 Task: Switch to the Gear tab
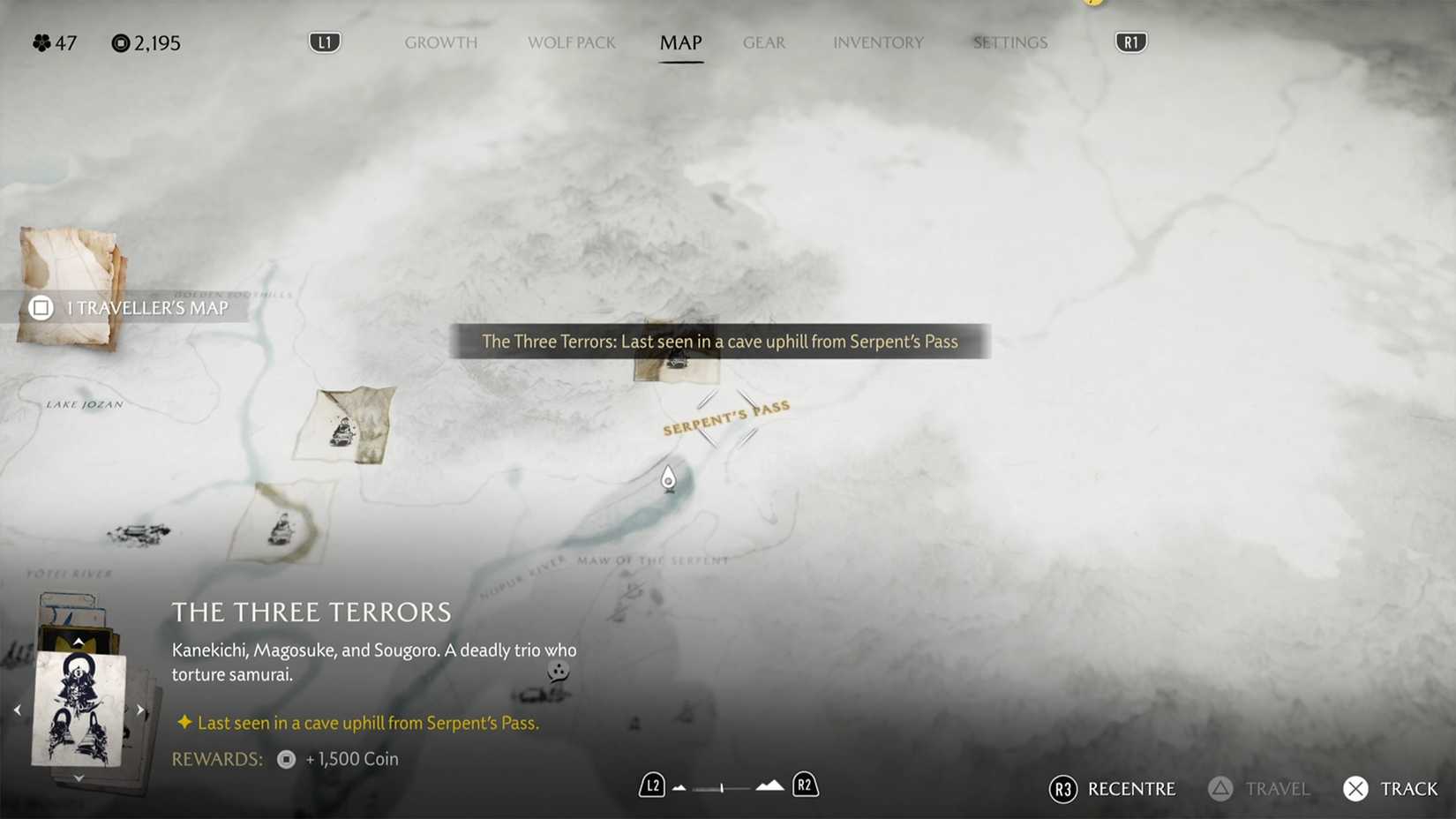click(764, 42)
